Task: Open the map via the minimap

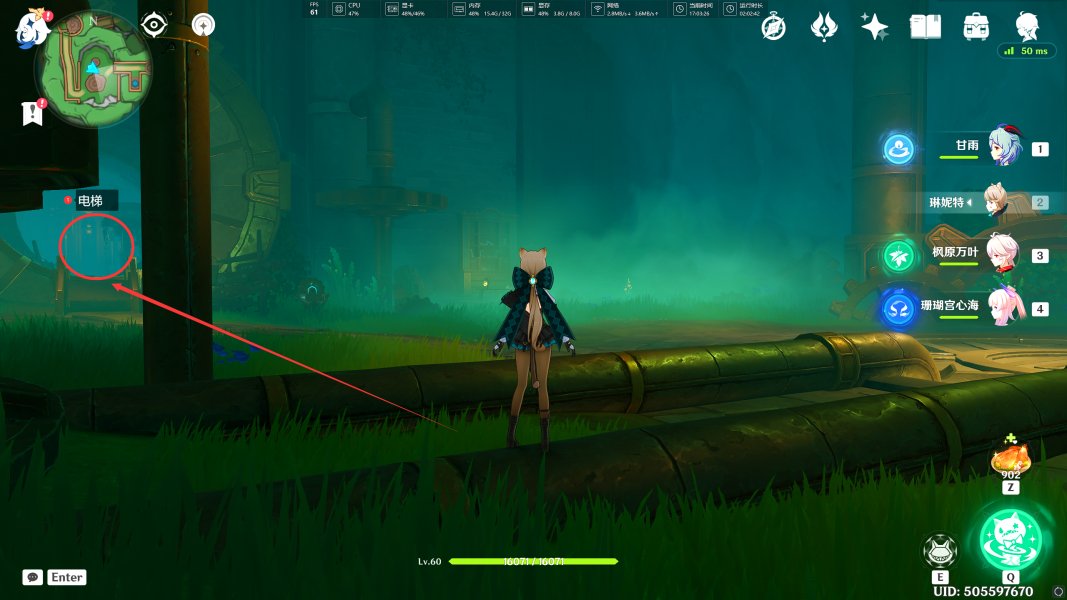Action: pos(93,69)
